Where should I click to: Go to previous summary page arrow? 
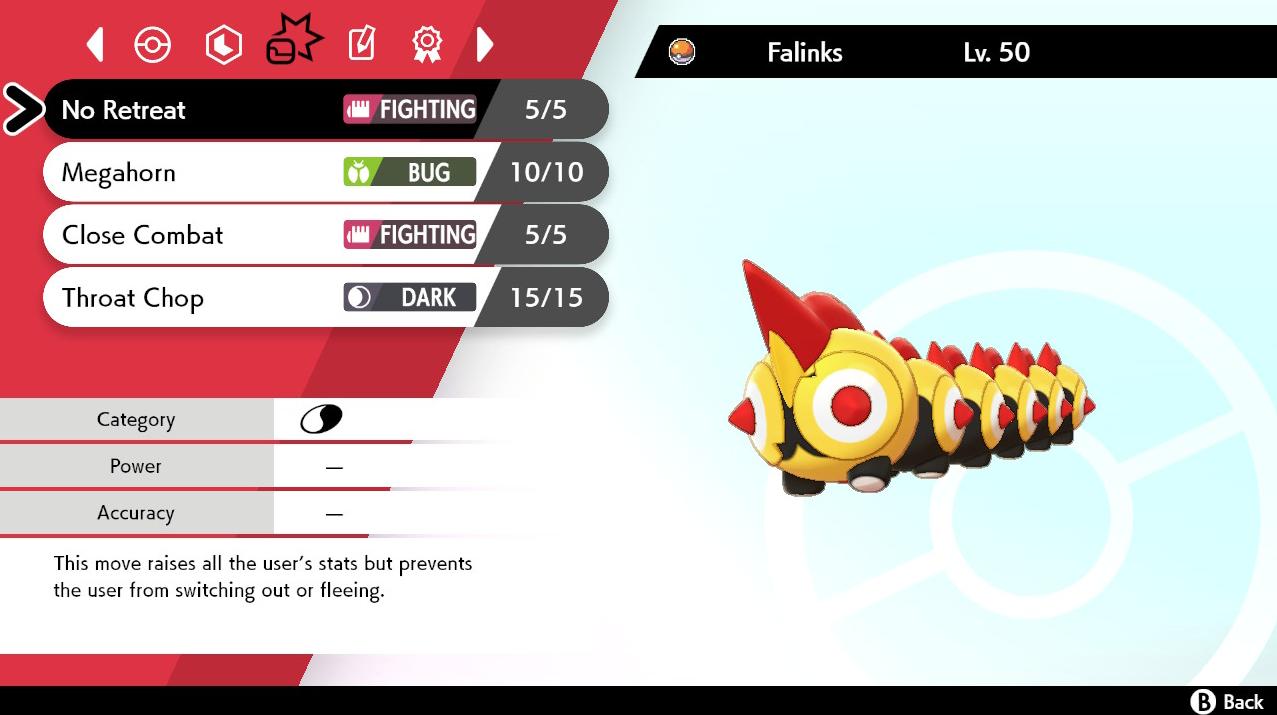point(95,44)
